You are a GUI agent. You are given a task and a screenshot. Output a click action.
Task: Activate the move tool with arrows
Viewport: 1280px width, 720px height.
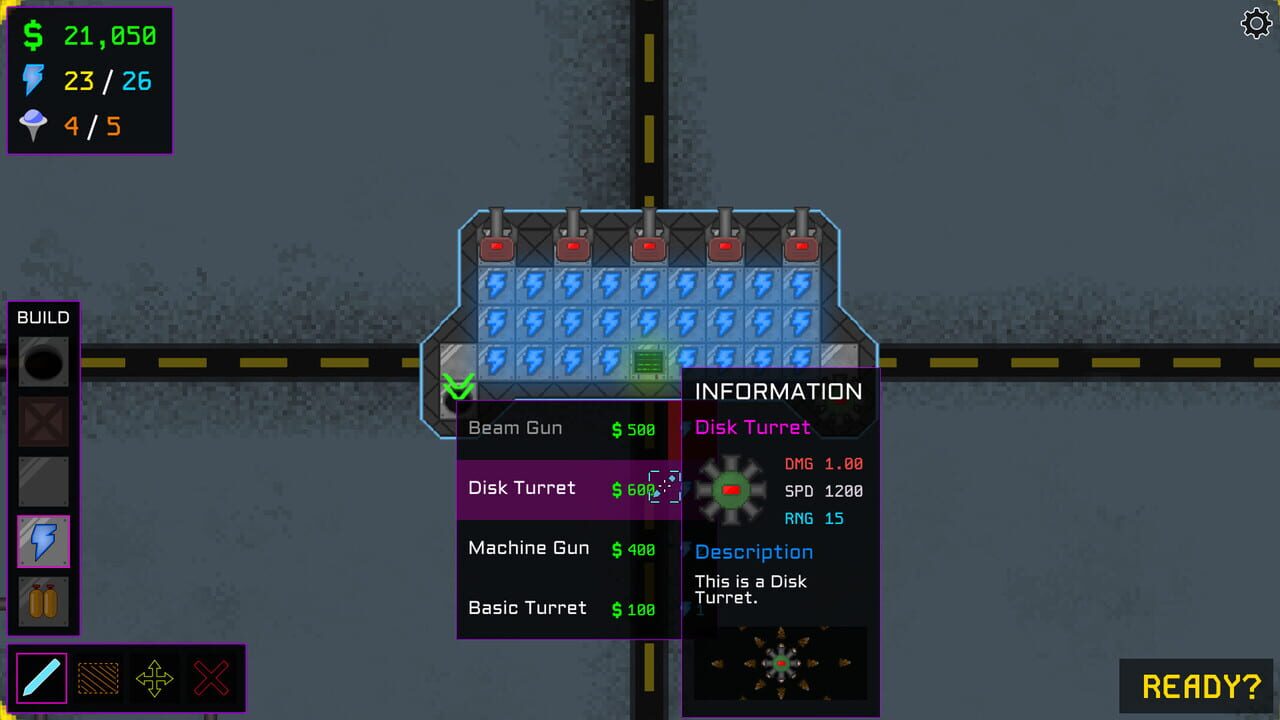click(x=155, y=677)
